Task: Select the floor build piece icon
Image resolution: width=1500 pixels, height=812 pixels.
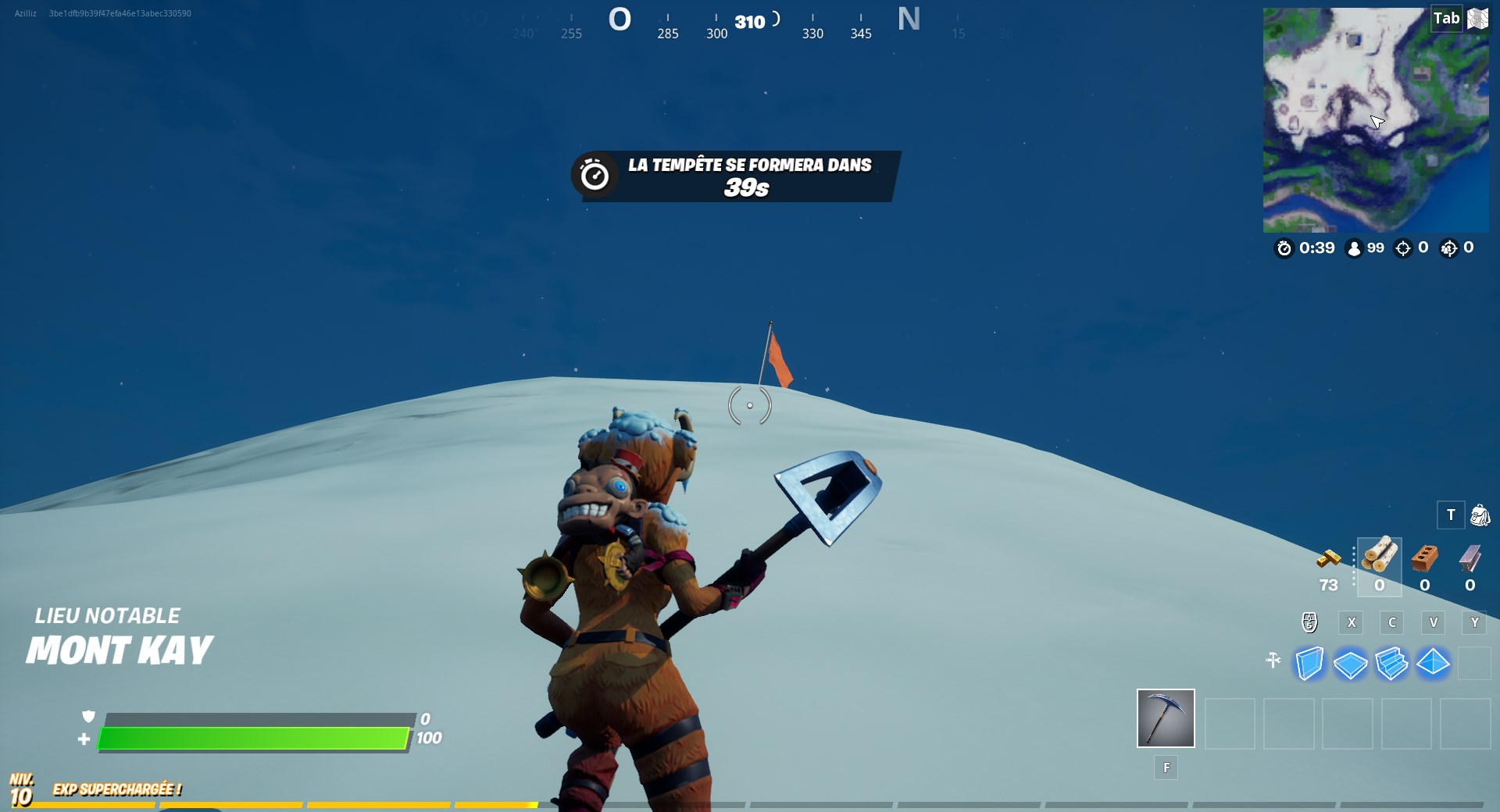Action: (1350, 662)
